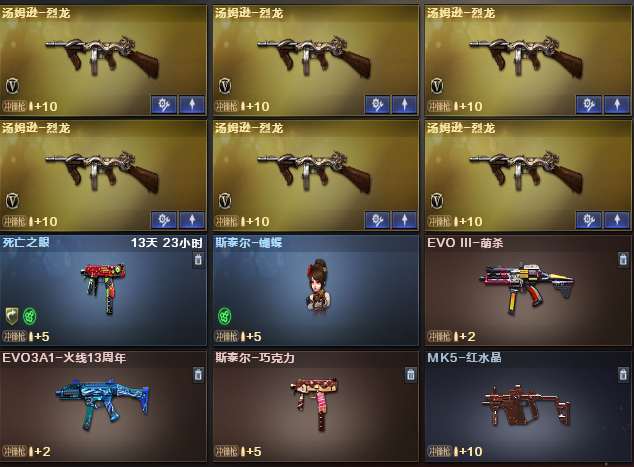Pick the EVO3A1-火线13周年 weapon card
The image size is (634, 467).
pyautogui.click(x=103, y=405)
